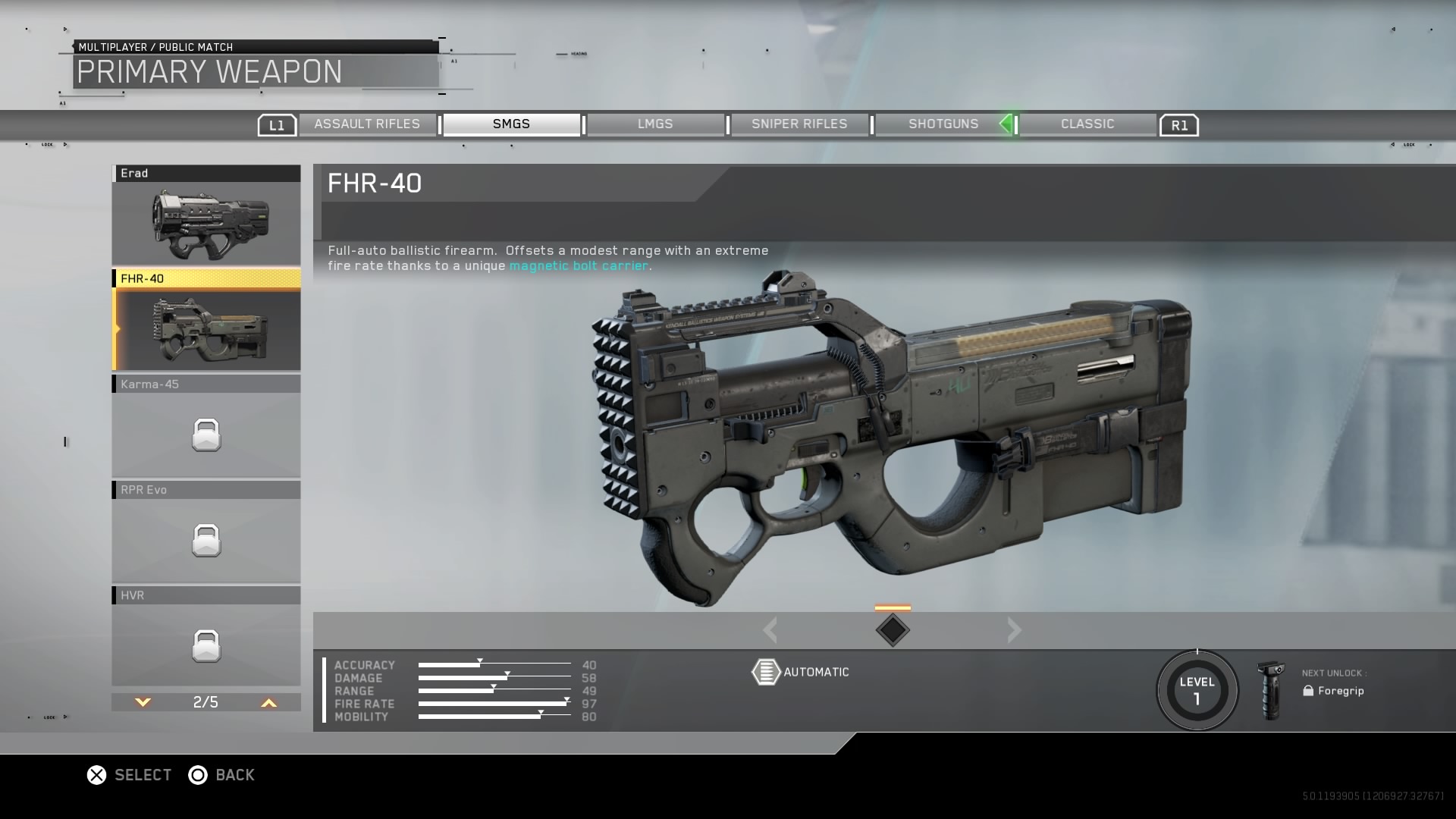Click the locked Karma-45 weapon
This screenshot has width=1456, height=819.
pyautogui.click(x=206, y=426)
